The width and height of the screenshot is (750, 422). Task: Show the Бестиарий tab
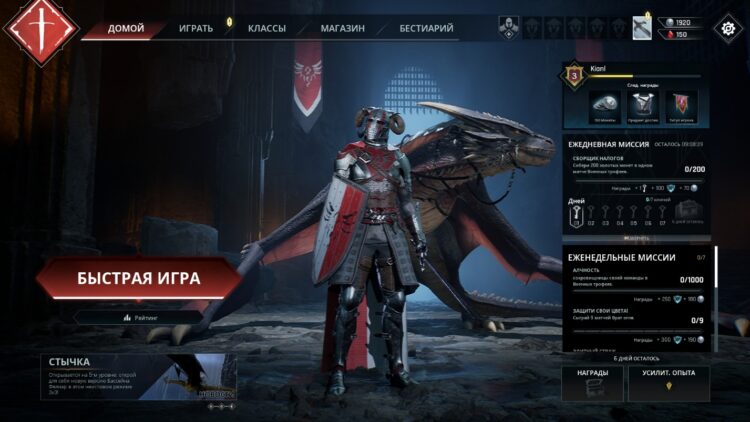click(426, 28)
